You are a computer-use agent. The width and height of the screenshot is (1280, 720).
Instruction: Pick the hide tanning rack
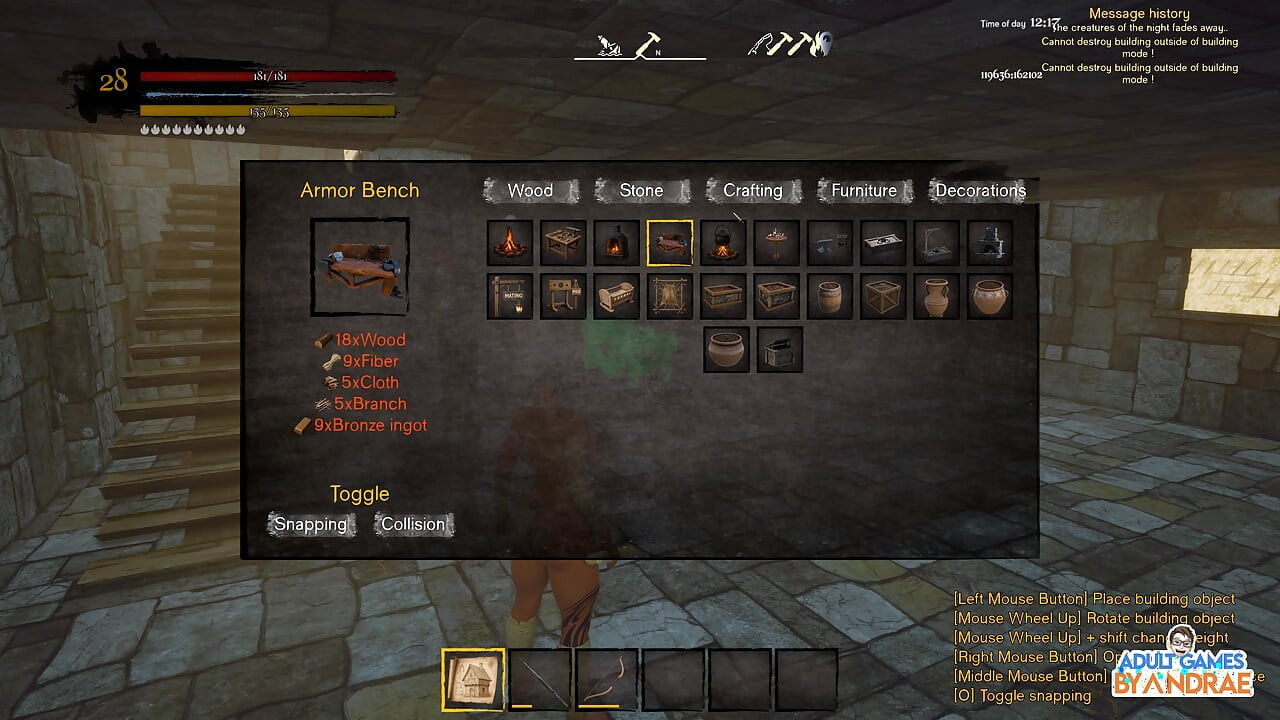[669, 297]
